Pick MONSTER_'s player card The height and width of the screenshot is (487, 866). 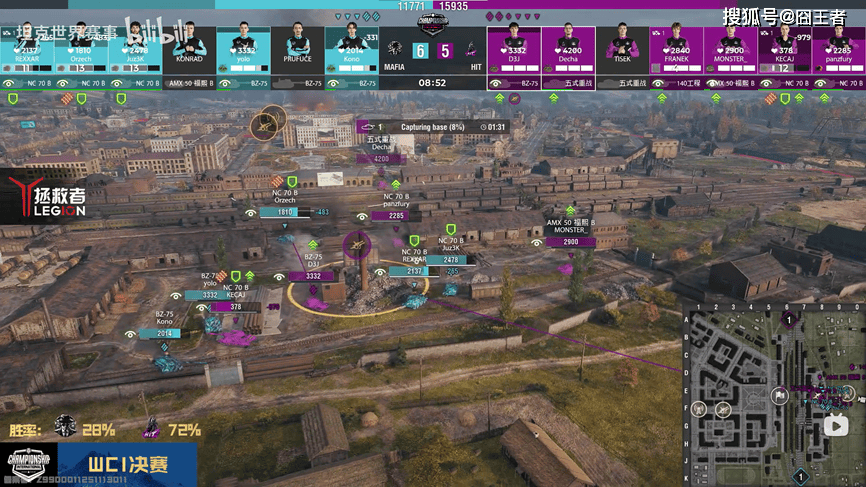[x=730, y=46]
